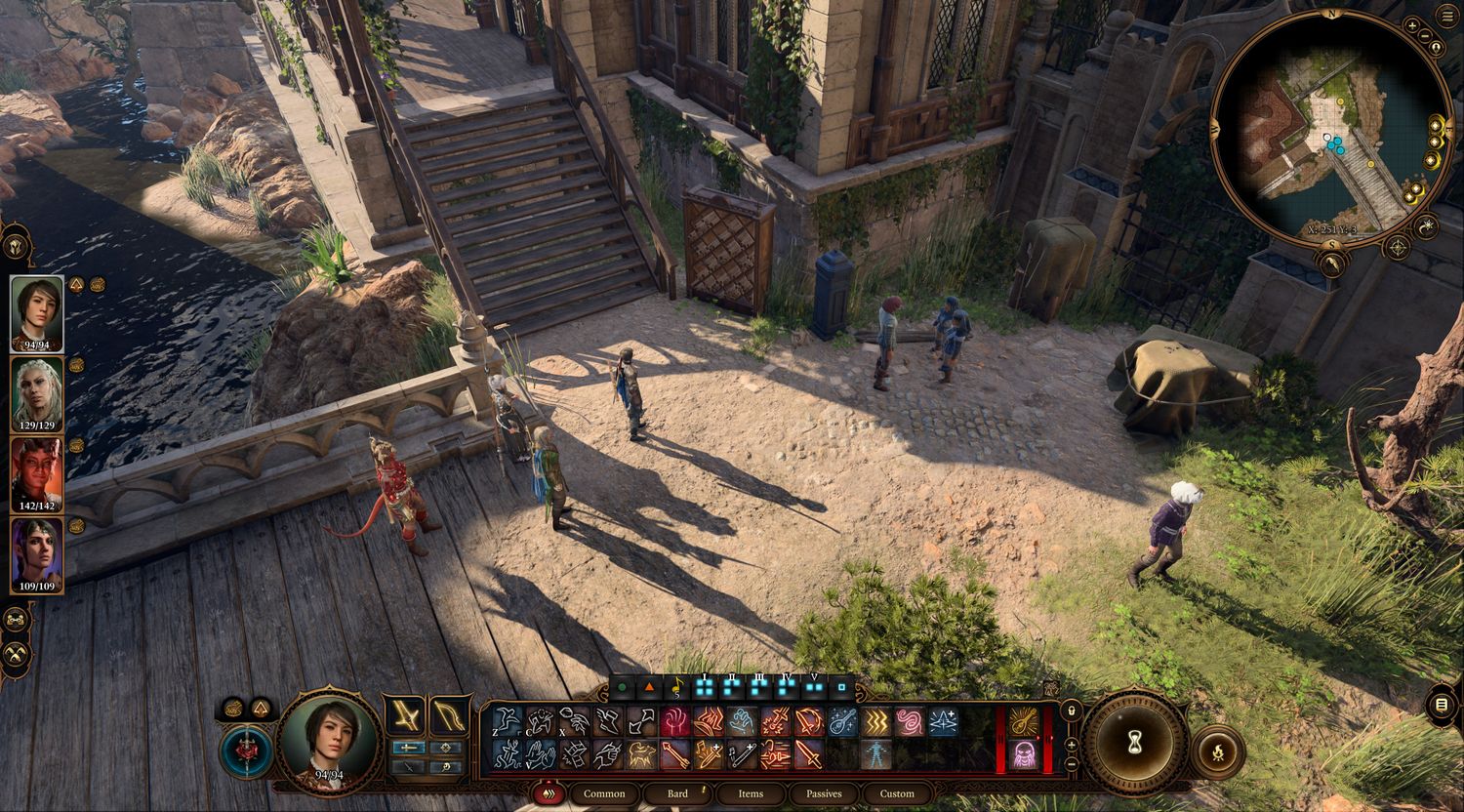The width and height of the screenshot is (1464, 812).
Task: Switch to the Custom hotbar tab
Action: [897, 793]
